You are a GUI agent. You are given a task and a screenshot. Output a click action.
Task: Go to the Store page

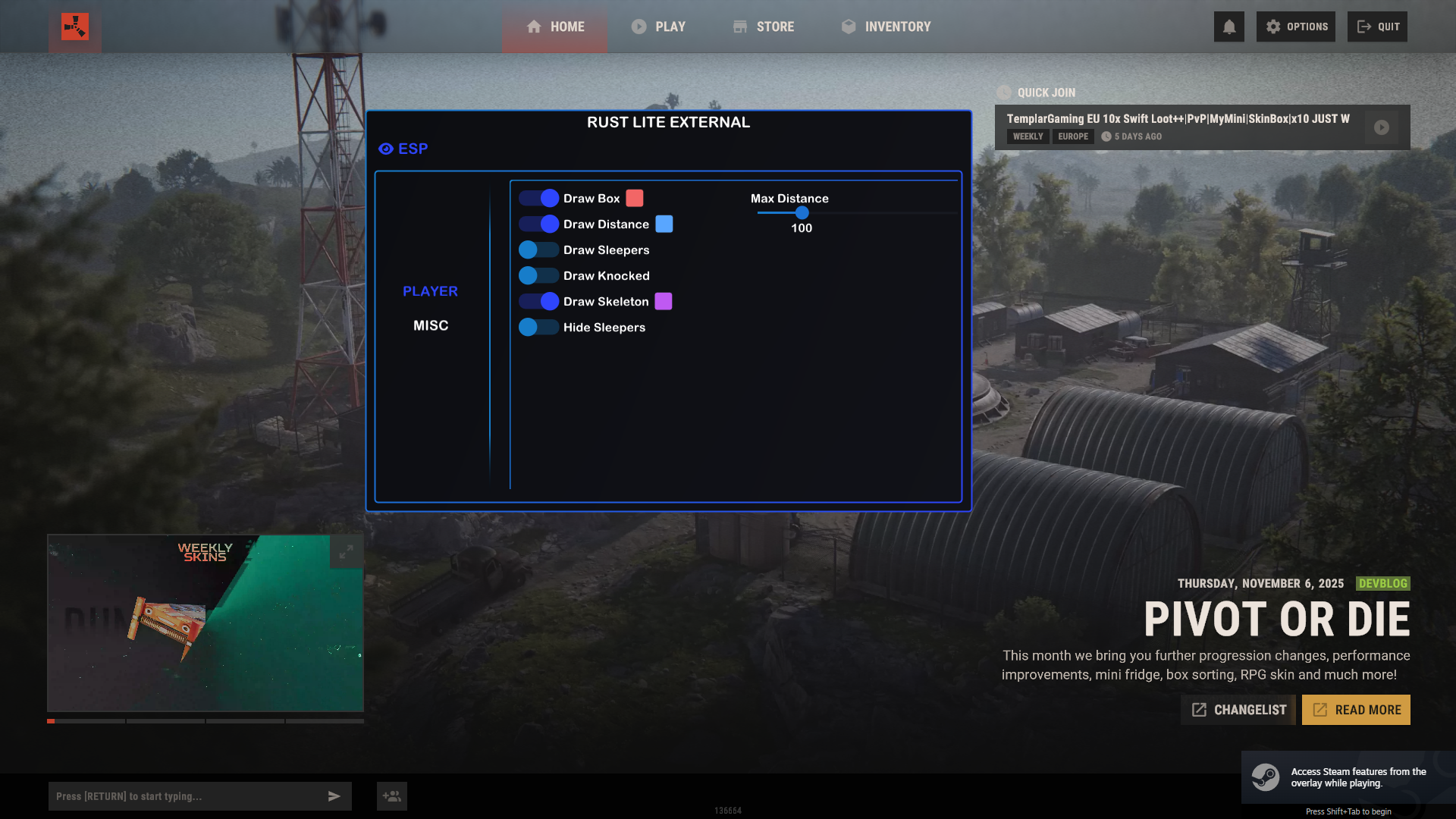coord(764,27)
